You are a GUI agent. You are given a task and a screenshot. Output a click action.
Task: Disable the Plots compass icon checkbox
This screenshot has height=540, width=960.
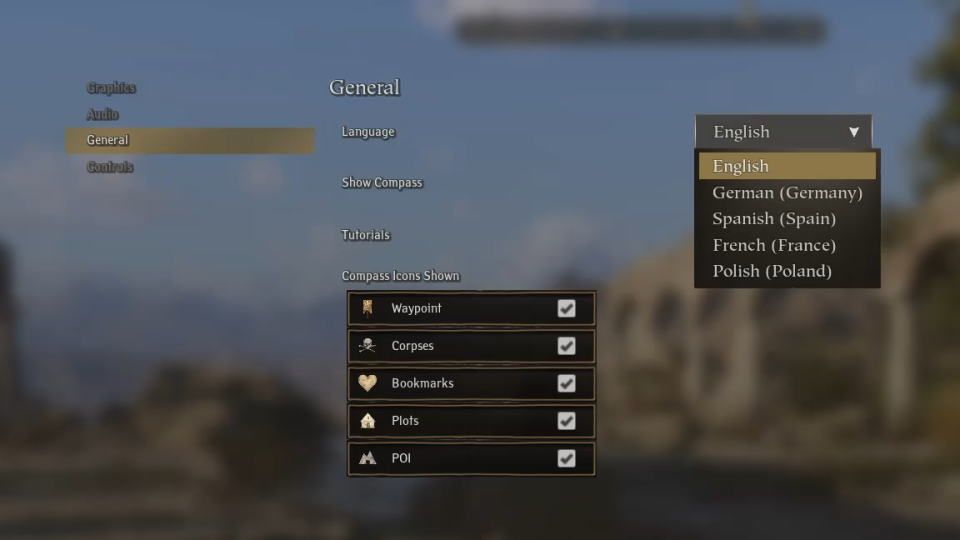pos(566,421)
